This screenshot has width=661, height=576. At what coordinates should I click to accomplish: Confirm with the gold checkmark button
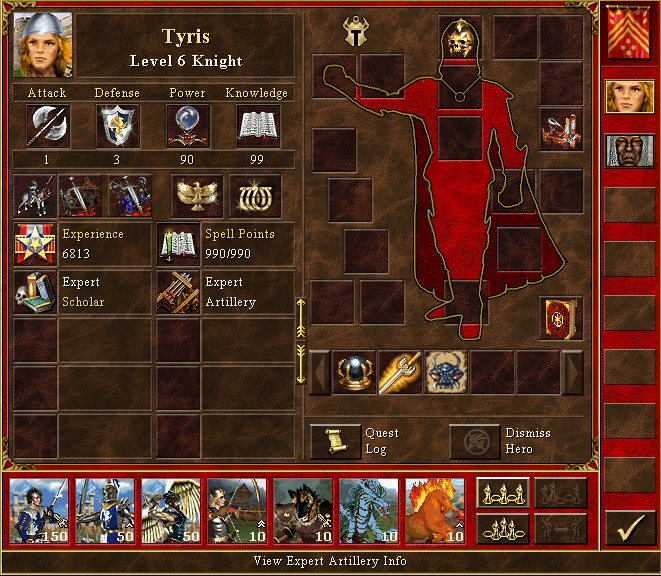pyautogui.click(x=629, y=528)
